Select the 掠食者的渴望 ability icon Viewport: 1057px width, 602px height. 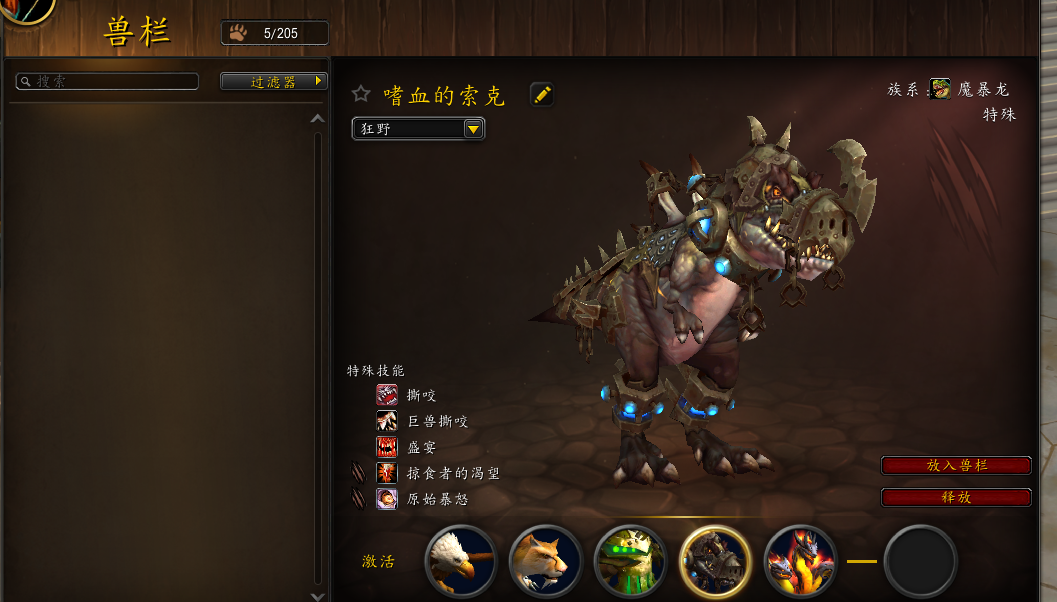(x=387, y=473)
